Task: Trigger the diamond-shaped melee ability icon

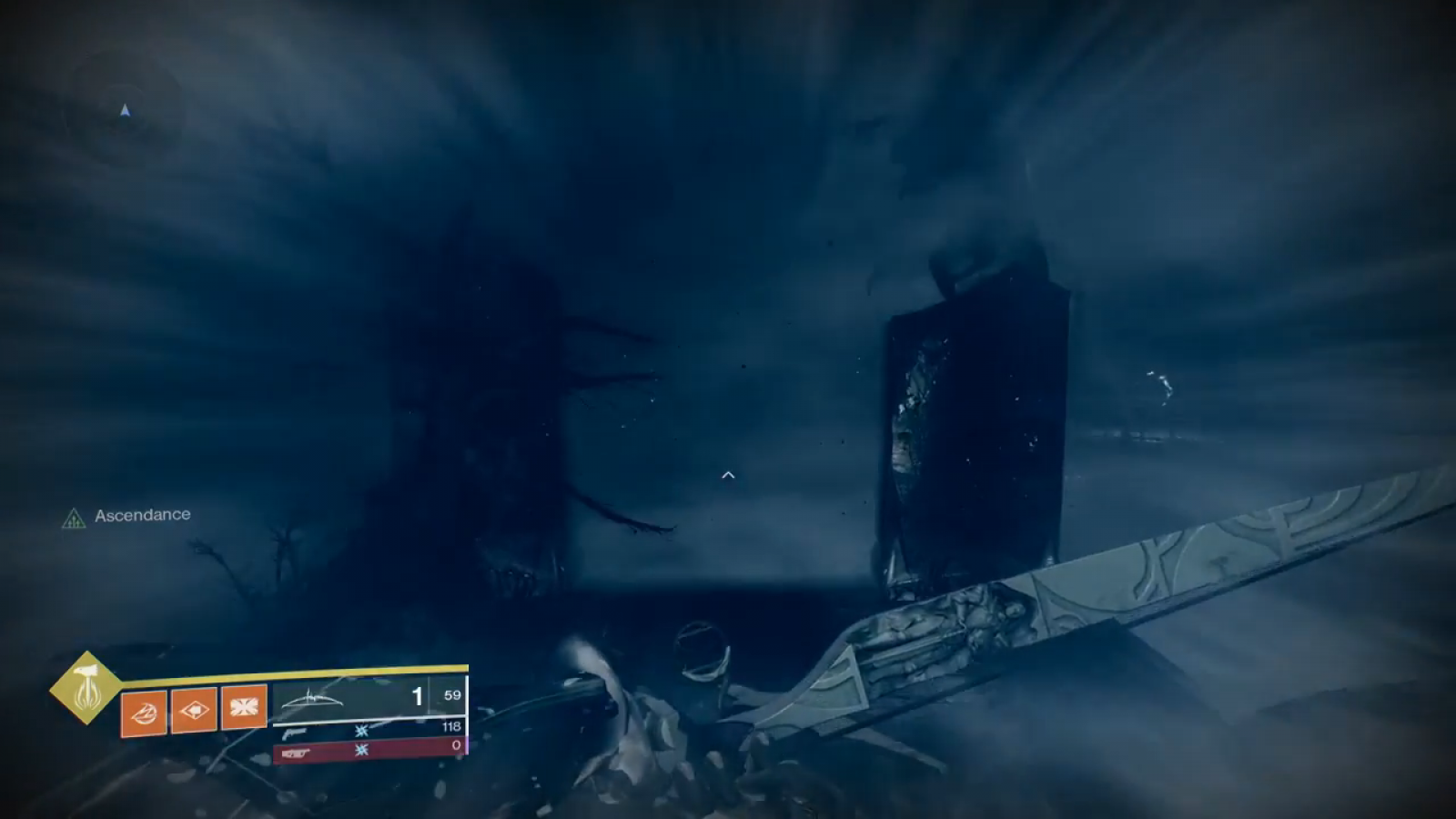Action: 194,709
